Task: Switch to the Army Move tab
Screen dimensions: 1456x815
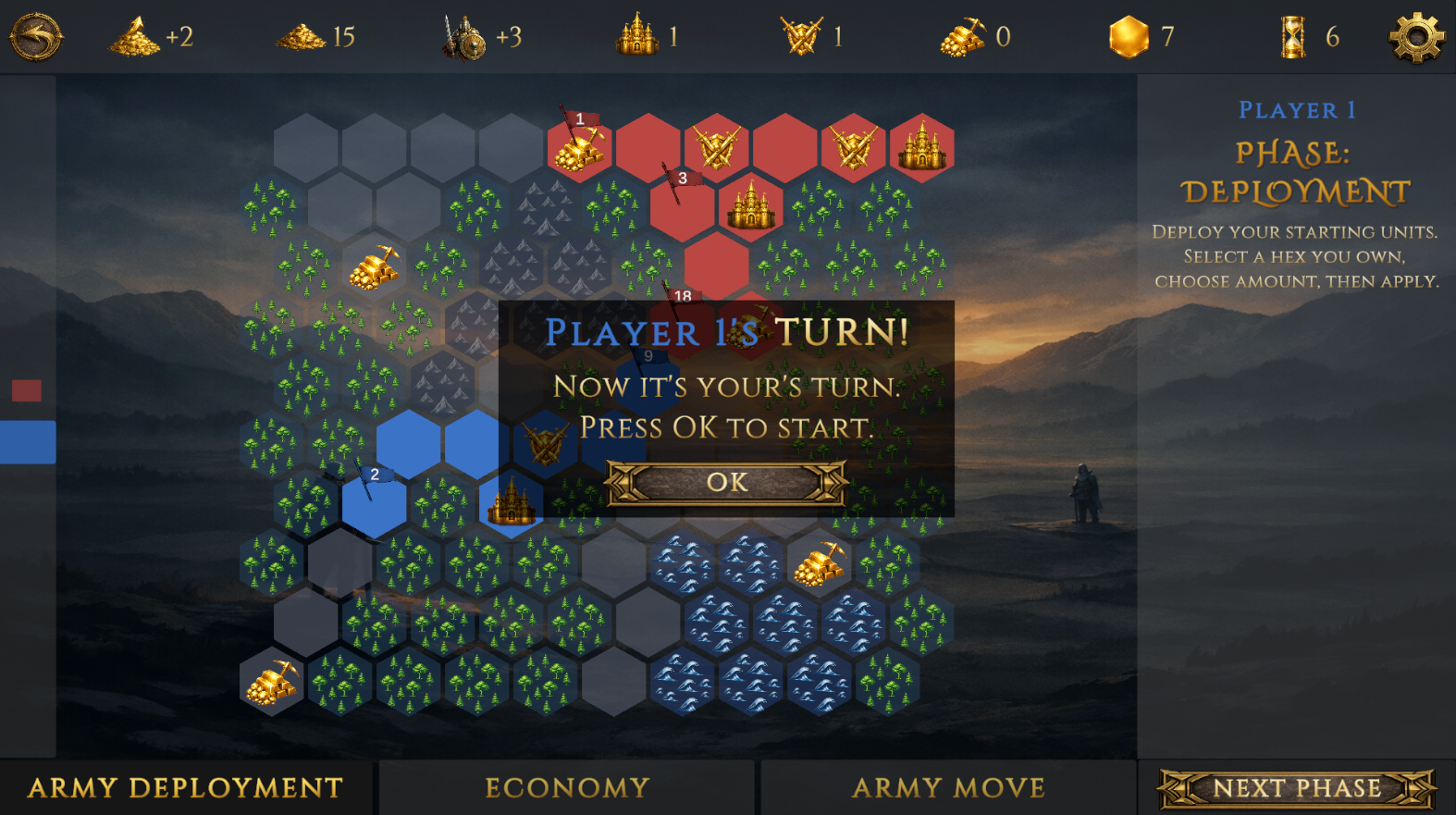Action: (948, 788)
